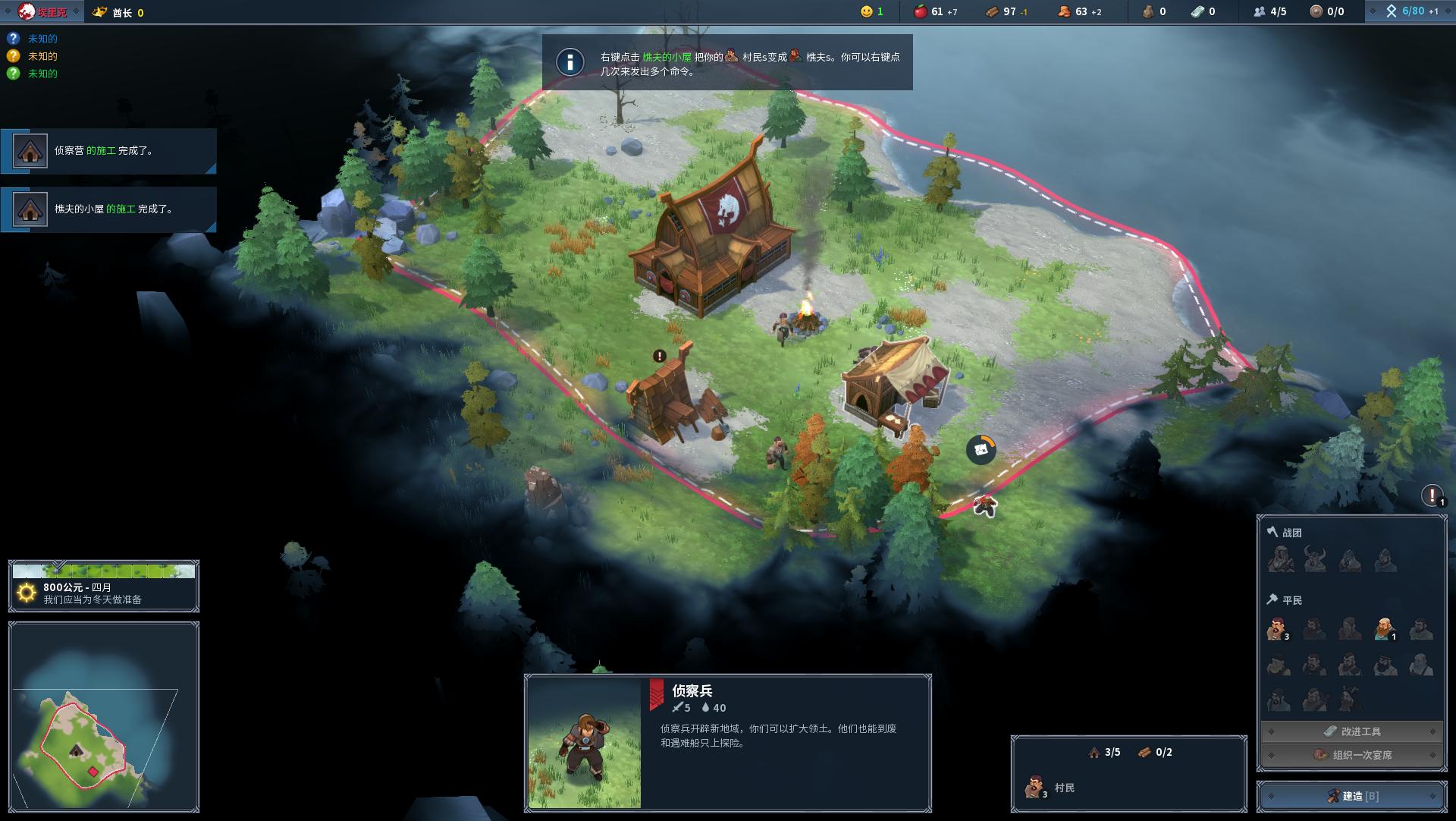Click the lore icon showing 6/80

coord(1393,11)
